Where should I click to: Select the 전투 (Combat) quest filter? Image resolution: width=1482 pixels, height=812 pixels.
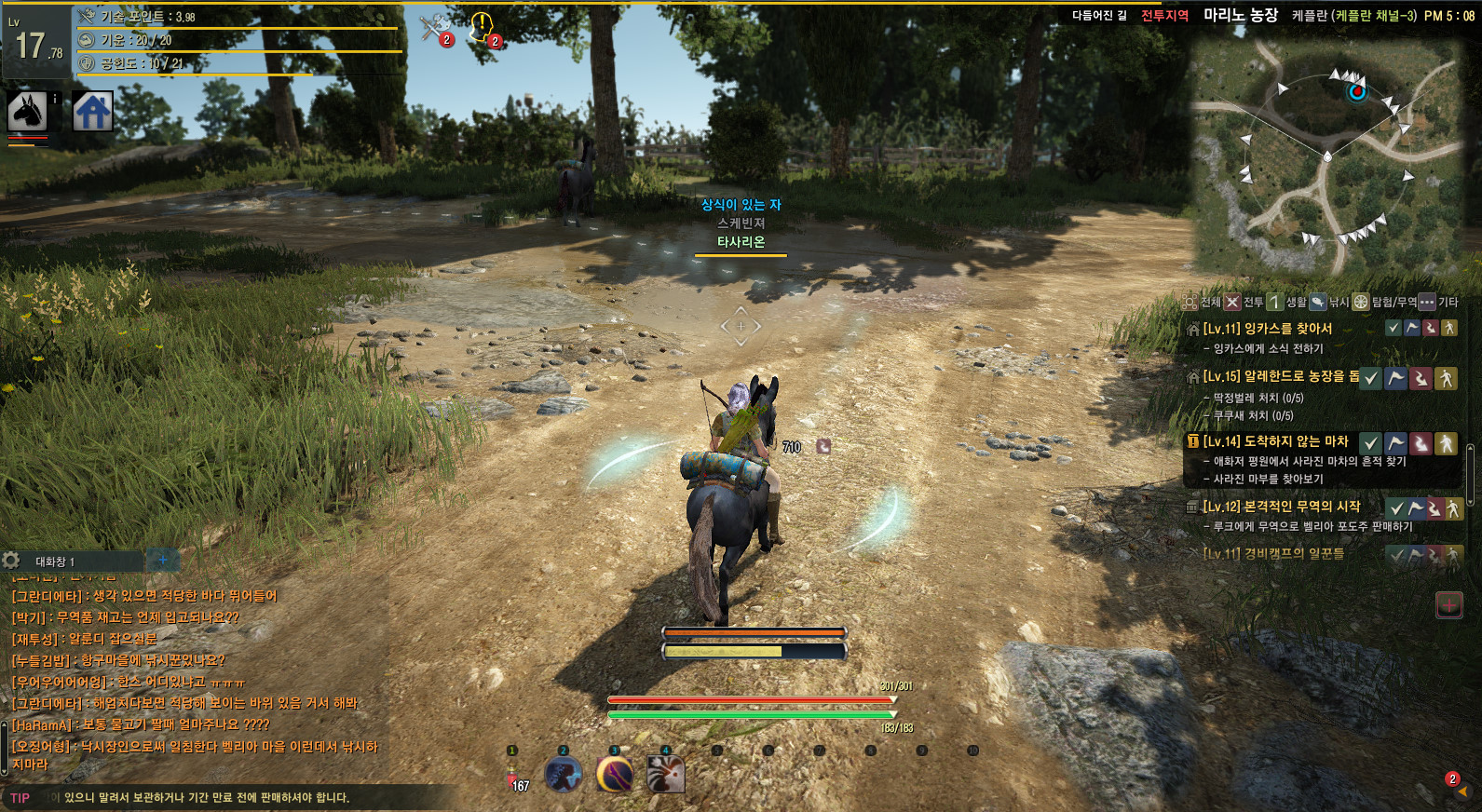[1244, 302]
